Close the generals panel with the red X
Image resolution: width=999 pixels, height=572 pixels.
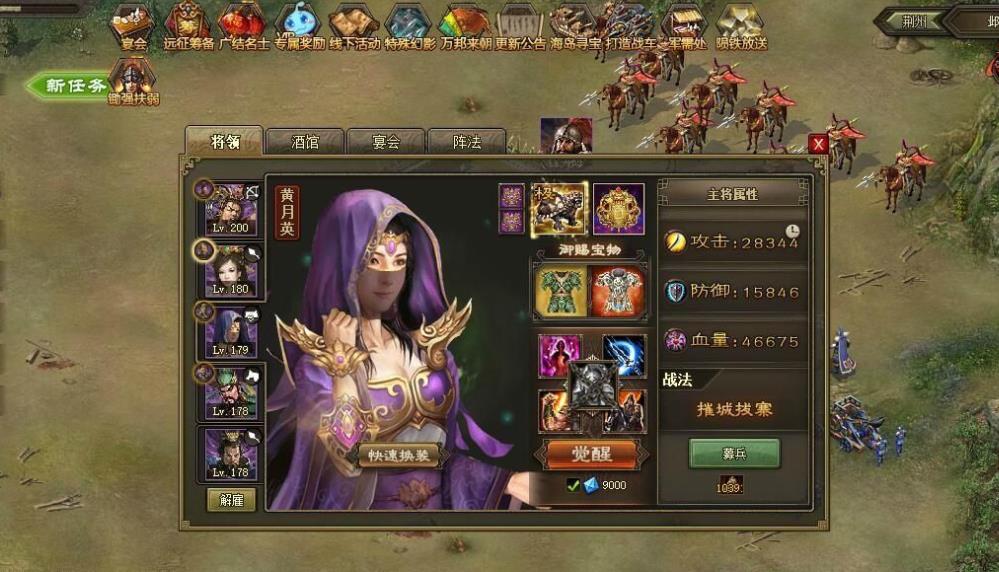(818, 144)
